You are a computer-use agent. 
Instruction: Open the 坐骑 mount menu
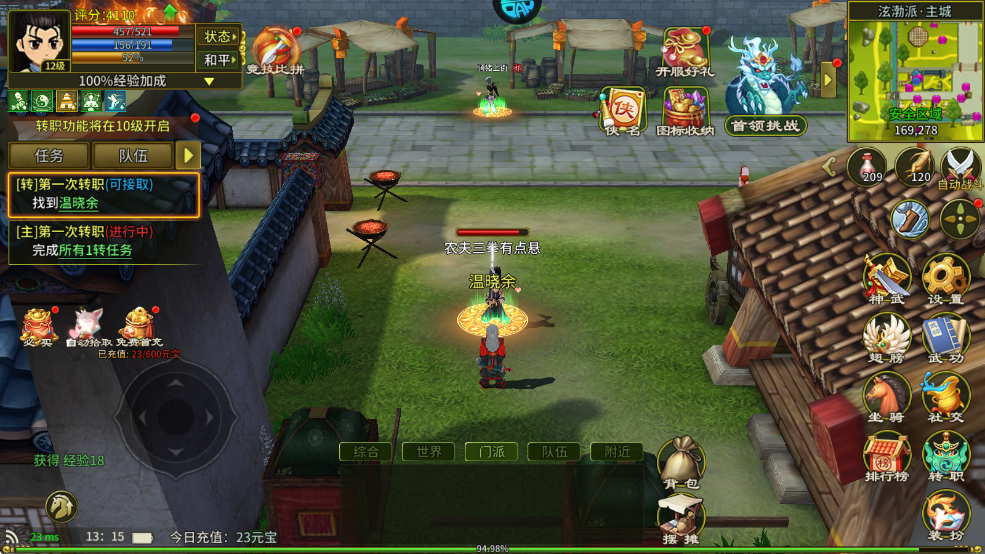point(886,395)
